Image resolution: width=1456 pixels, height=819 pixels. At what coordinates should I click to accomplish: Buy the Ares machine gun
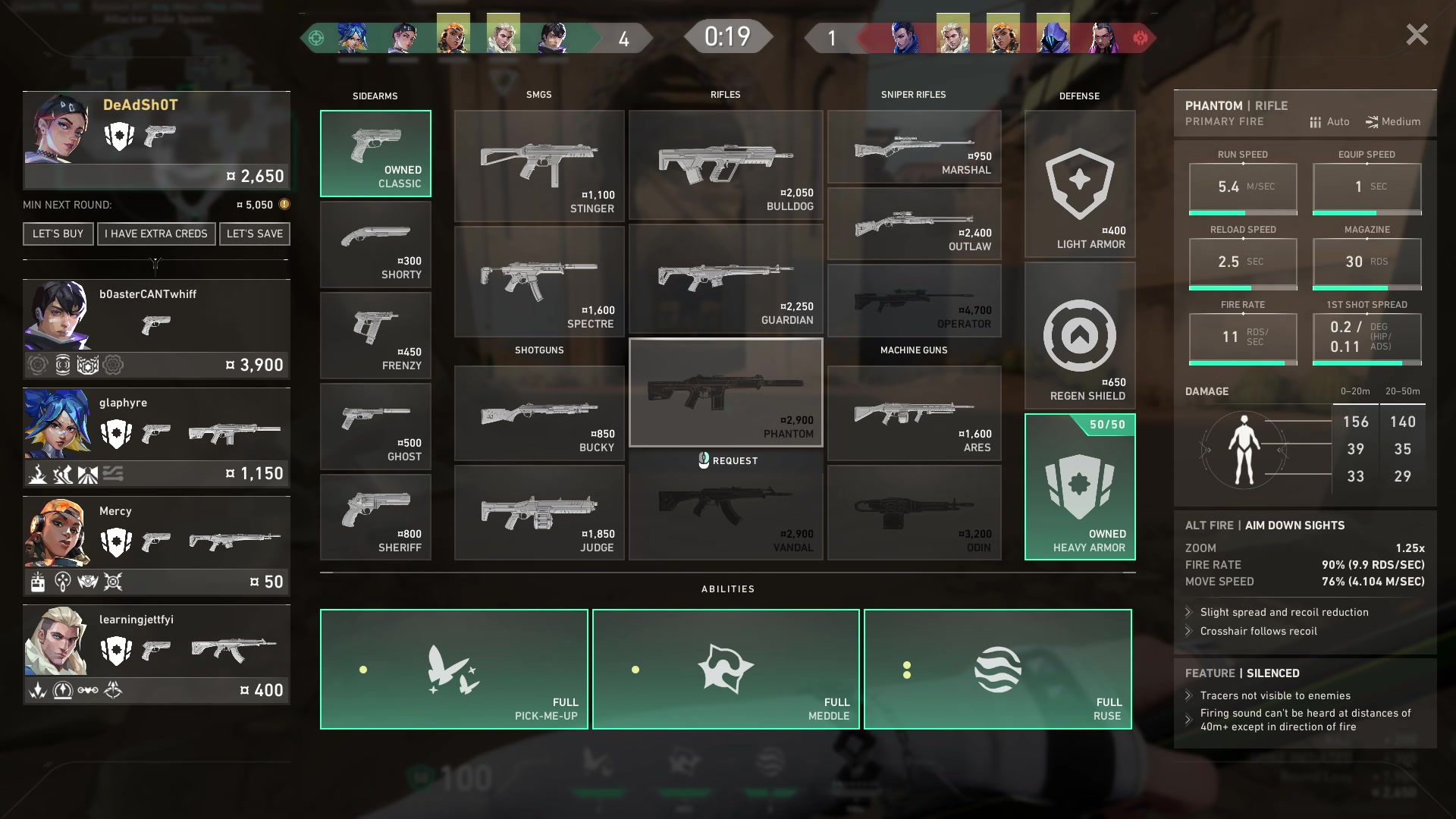point(914,414)
